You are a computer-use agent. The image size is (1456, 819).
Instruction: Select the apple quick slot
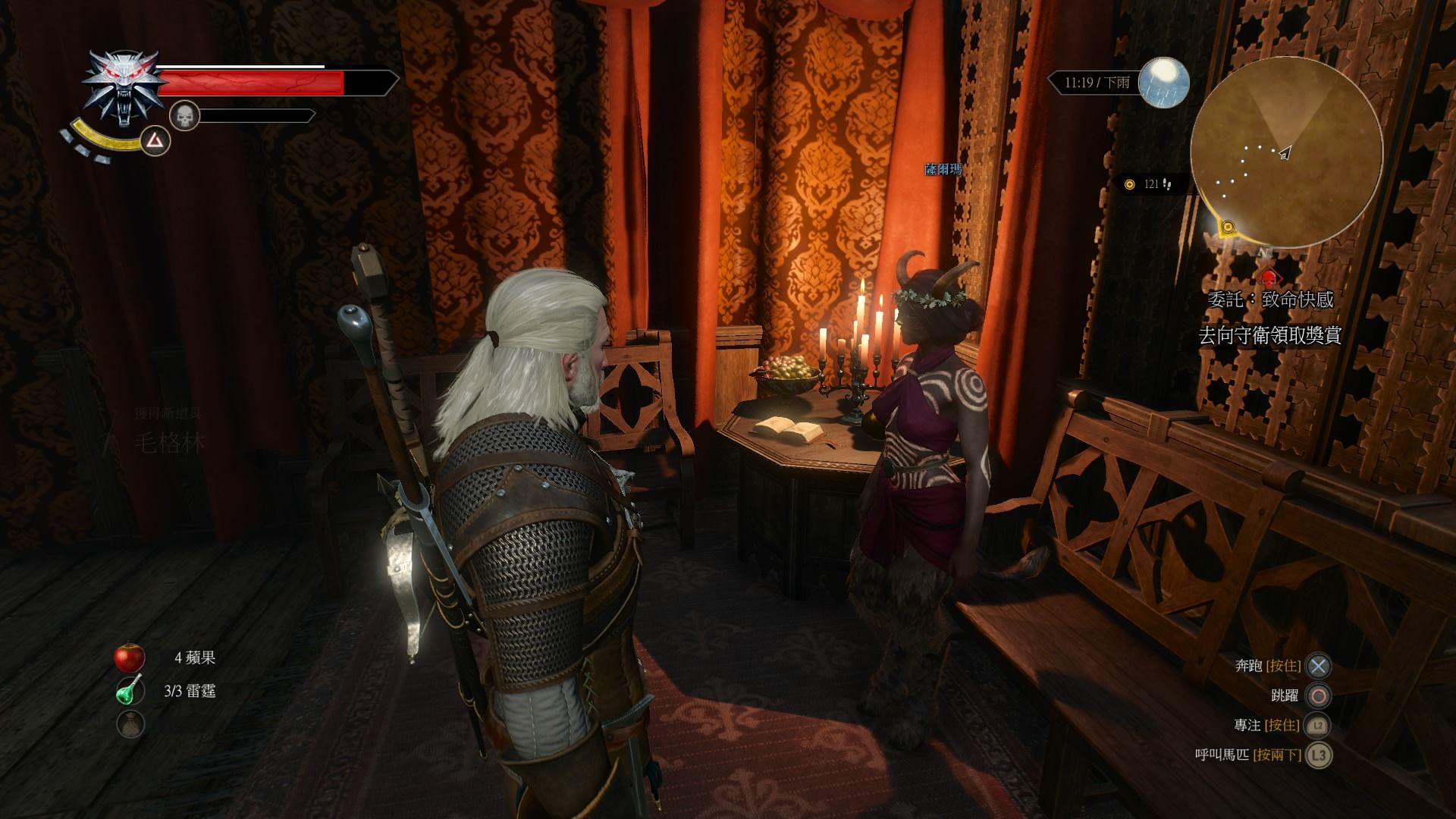(130, 657)
